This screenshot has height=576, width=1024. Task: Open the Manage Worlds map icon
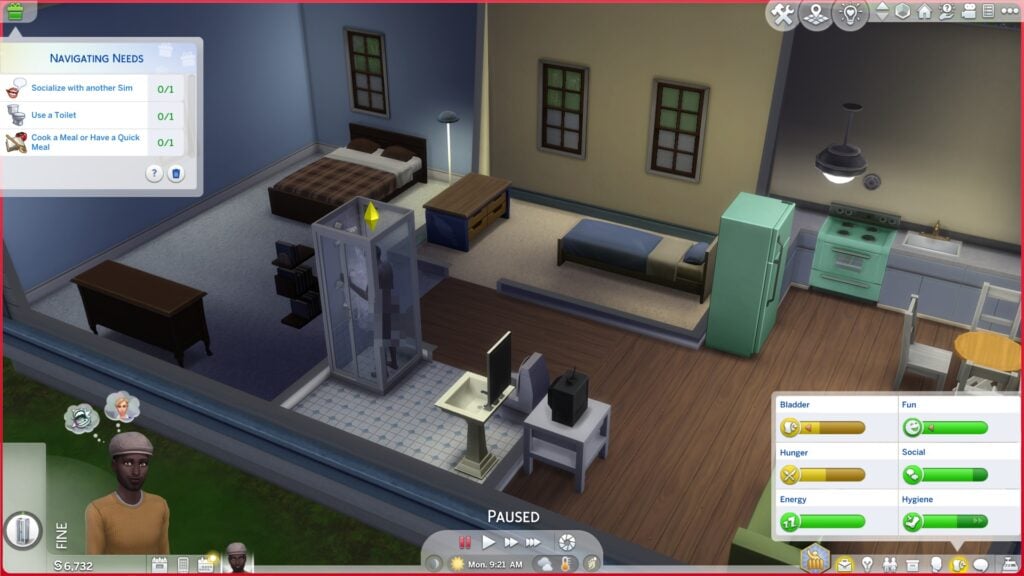pos(817,14)
